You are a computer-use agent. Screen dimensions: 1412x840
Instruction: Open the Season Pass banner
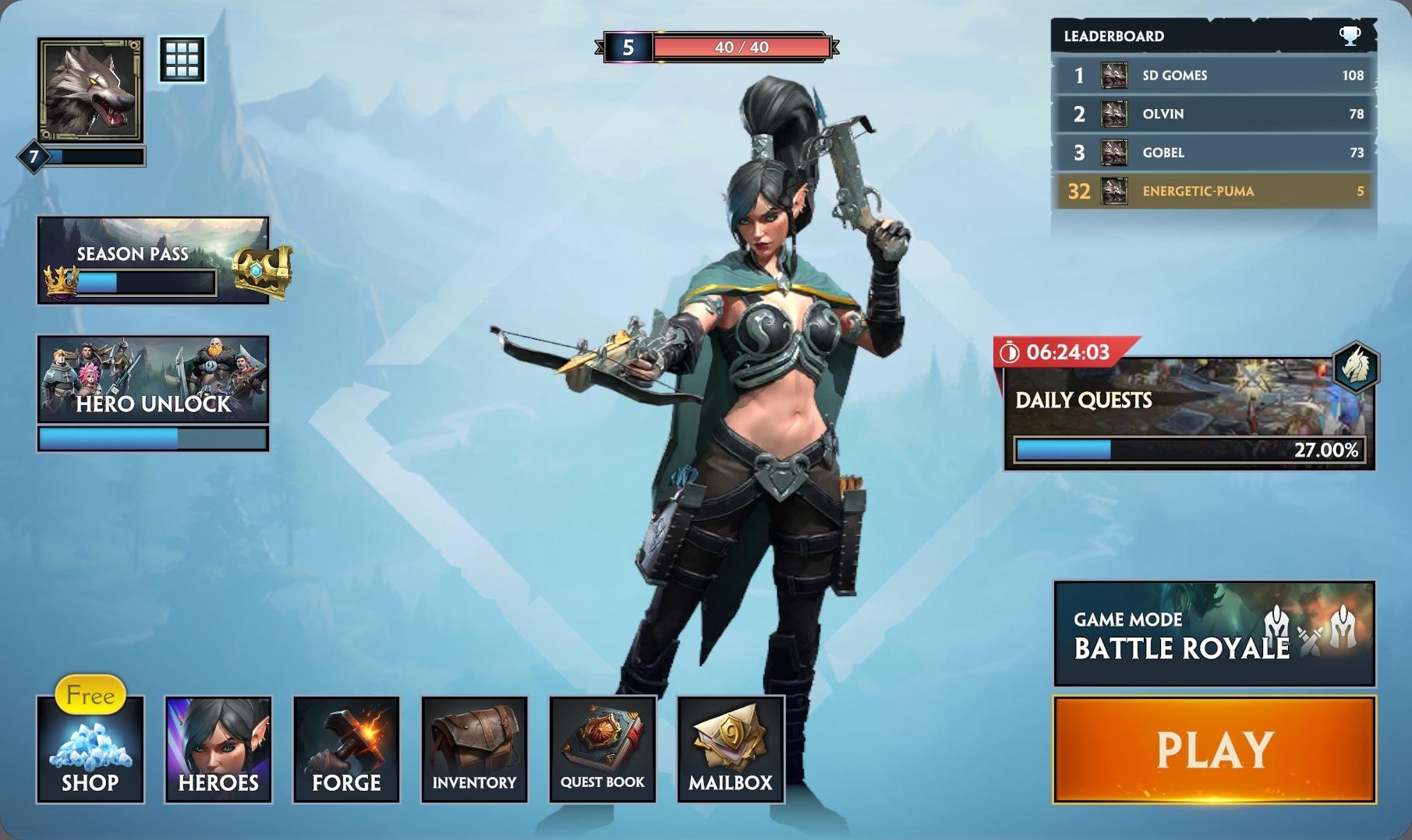[x=154, y=260]
